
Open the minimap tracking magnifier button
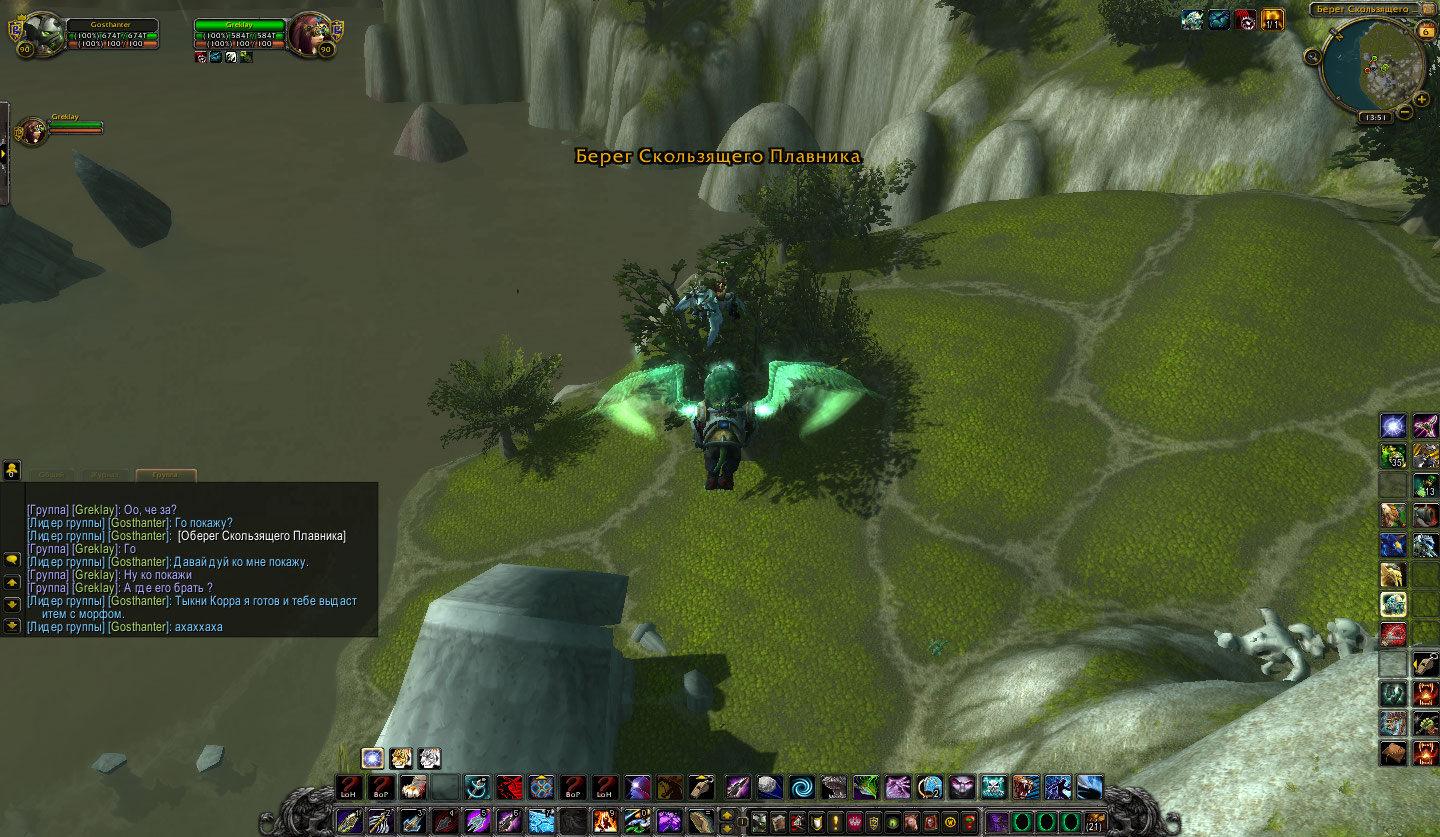[1313, 57]
